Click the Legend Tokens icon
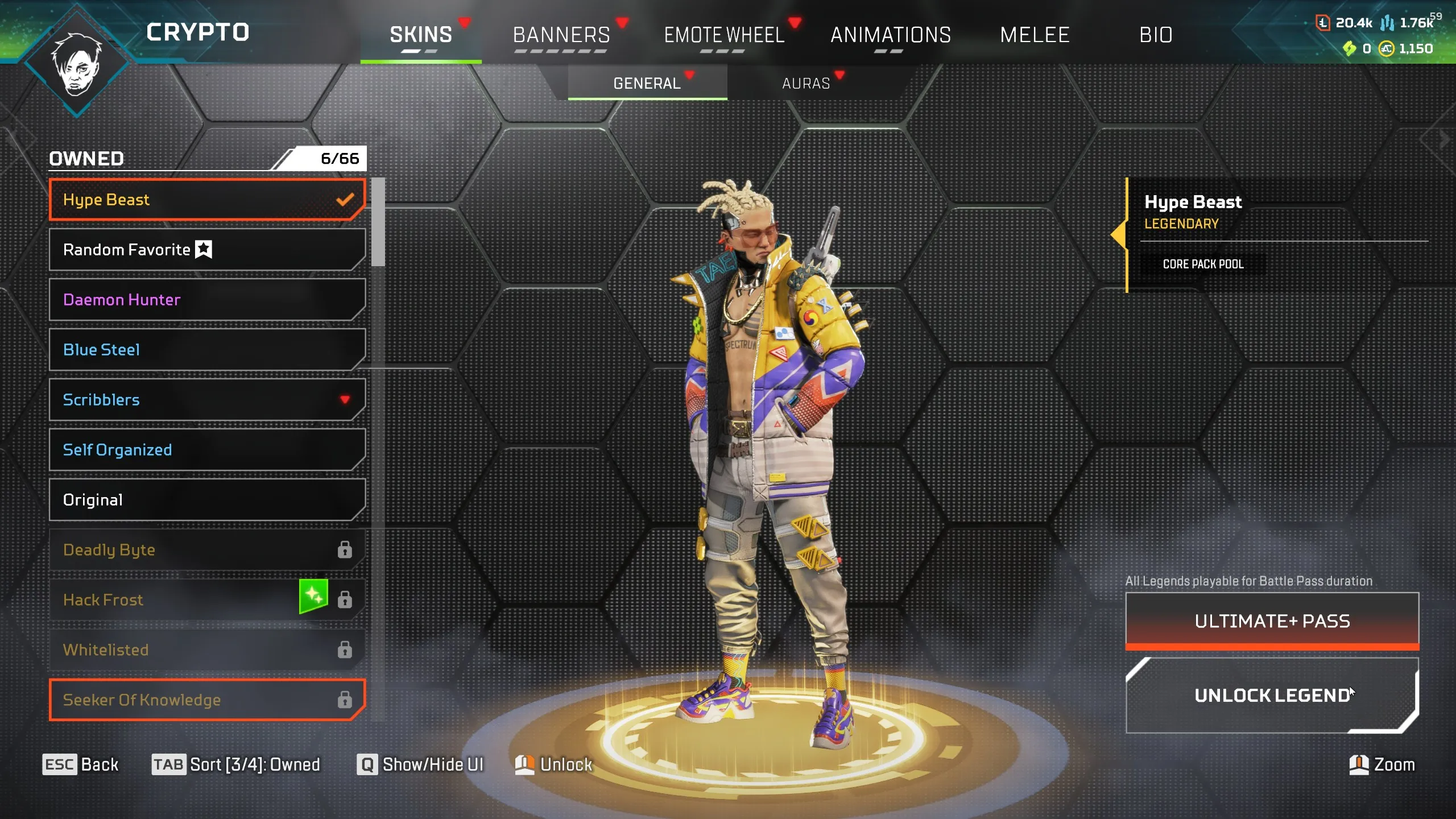1456x819 pixels. pyautogui.click(x=1323, y=24)
